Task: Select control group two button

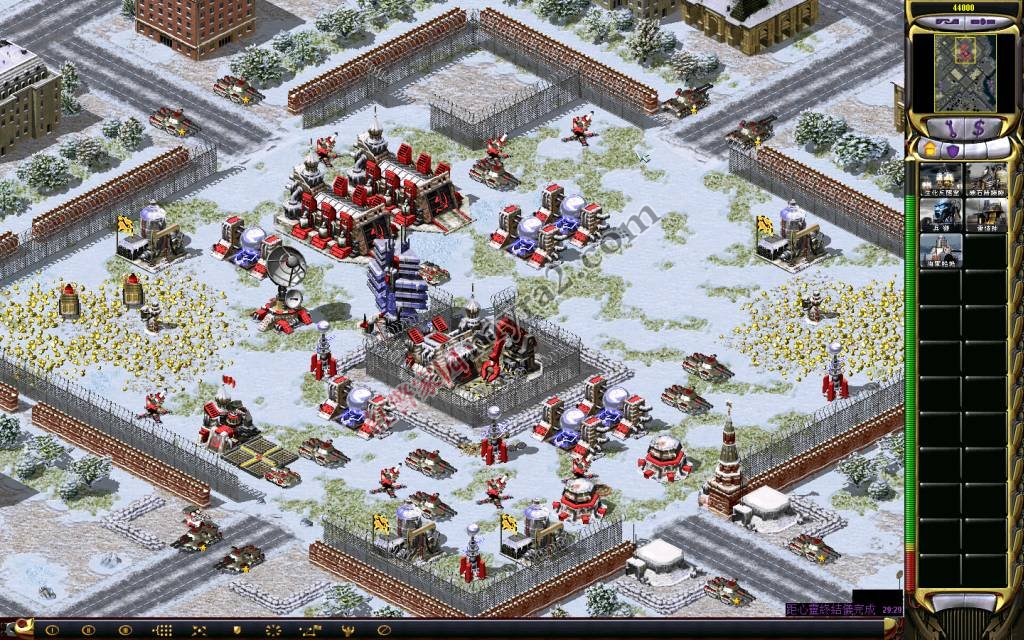Action: [x=86, y=630]
